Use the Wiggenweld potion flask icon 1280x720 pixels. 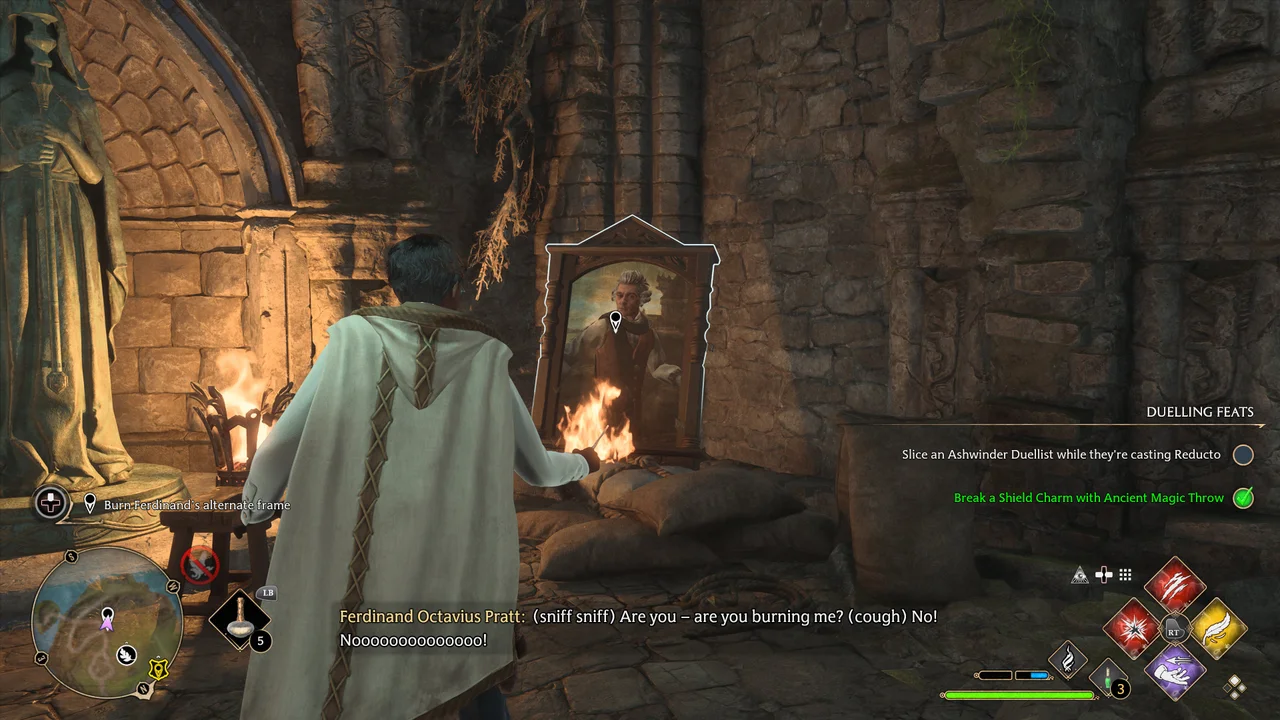click(1108, 680)
